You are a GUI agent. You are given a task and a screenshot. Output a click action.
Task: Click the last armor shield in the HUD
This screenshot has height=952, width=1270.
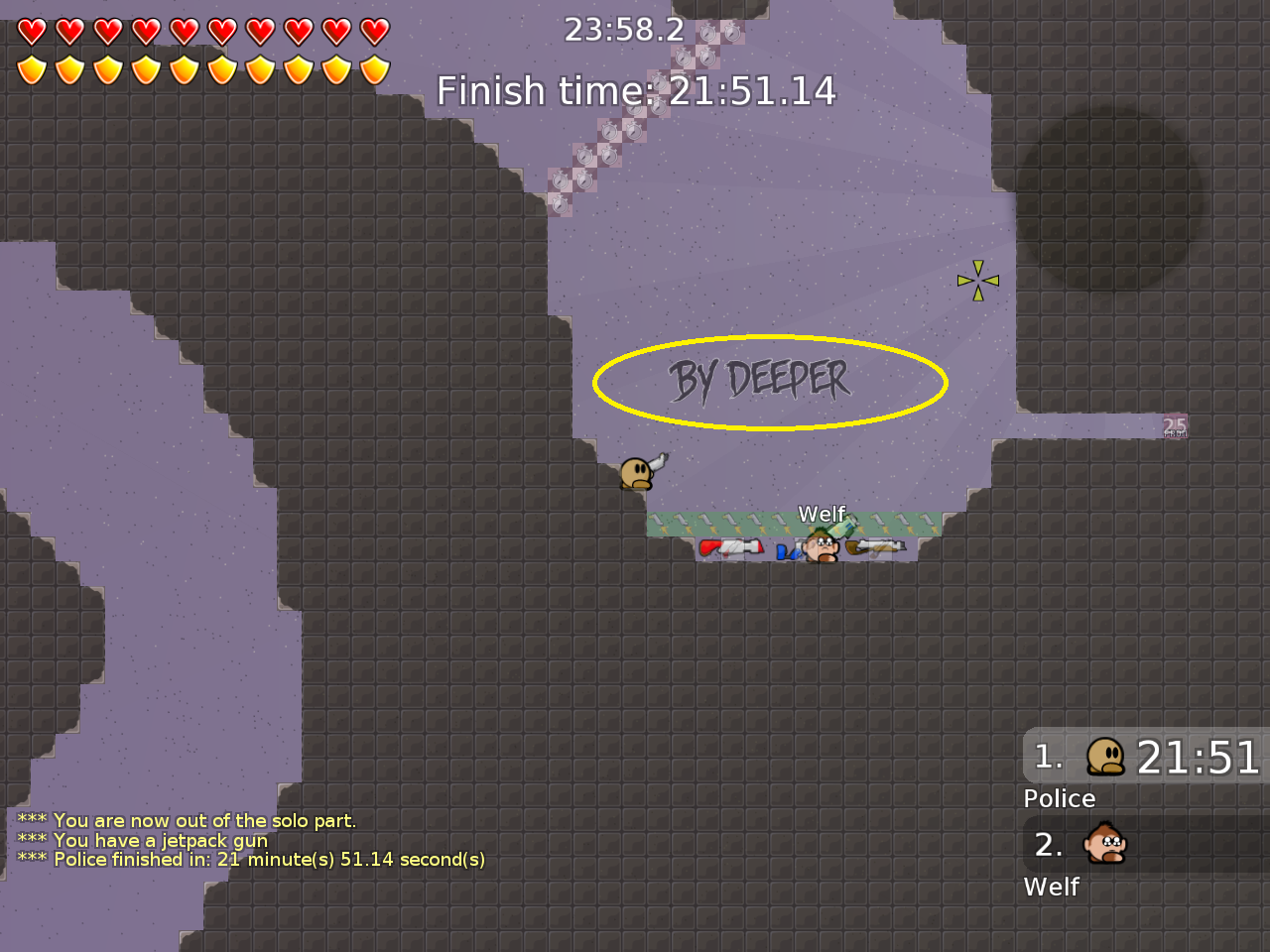(x=374, y=67)
